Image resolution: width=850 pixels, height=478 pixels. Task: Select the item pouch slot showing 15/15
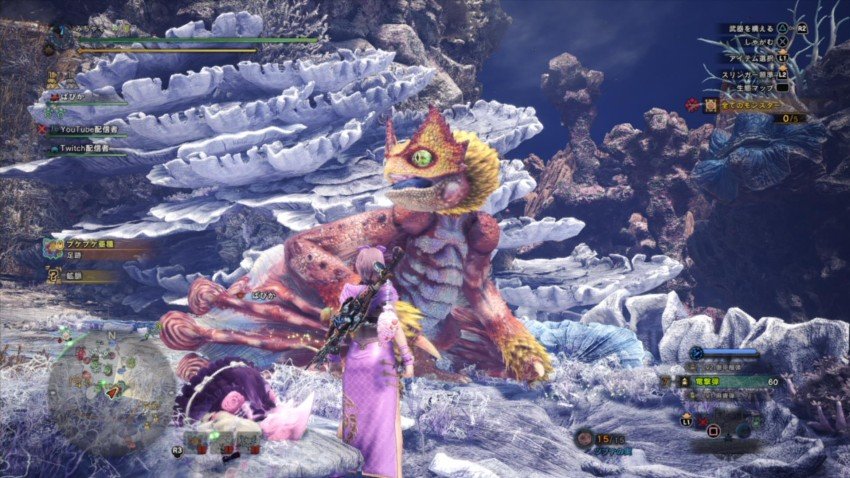coord(598,438)
